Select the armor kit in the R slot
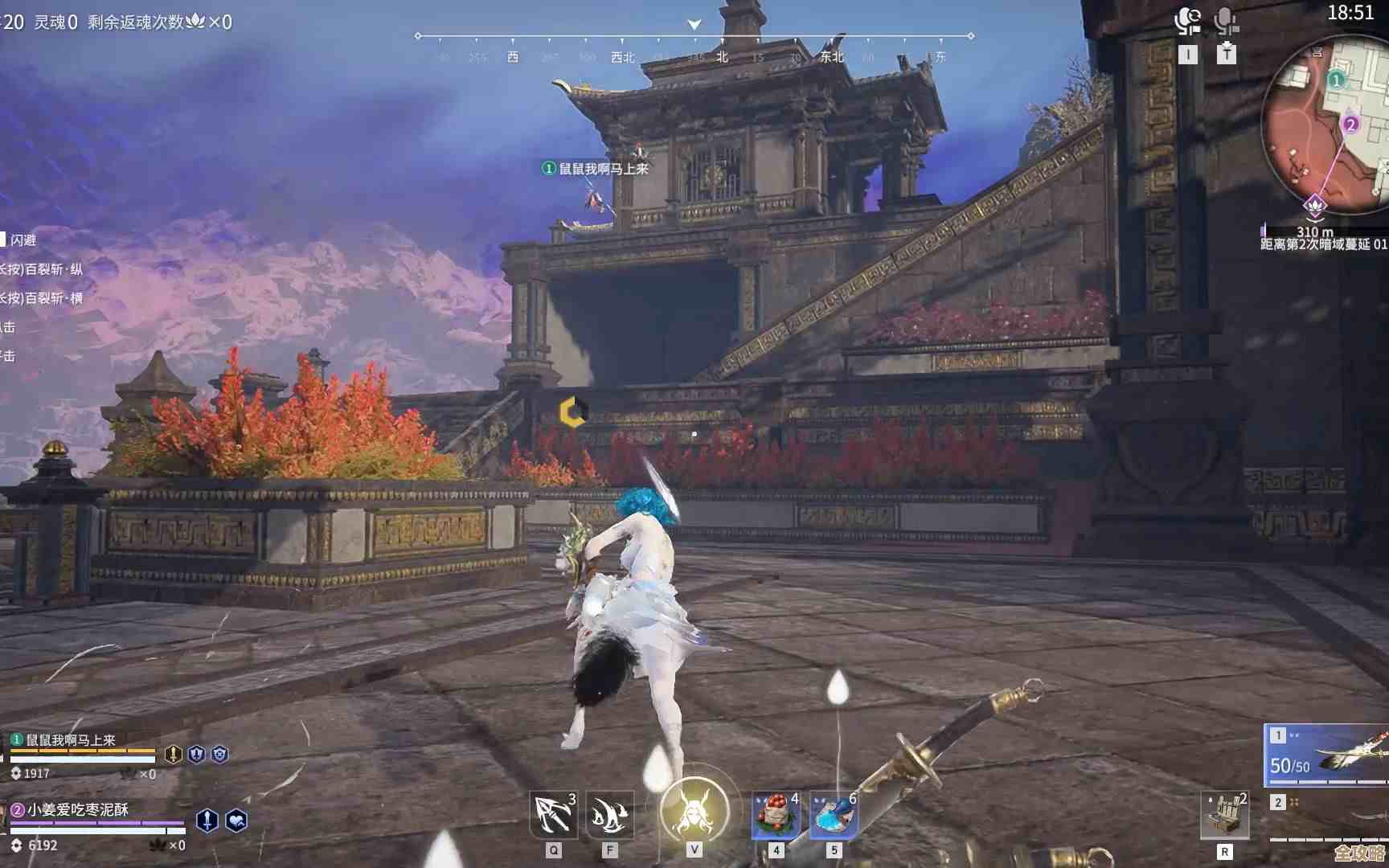This screenshot has width=1389, height=868. click(x=1225, y=813)
